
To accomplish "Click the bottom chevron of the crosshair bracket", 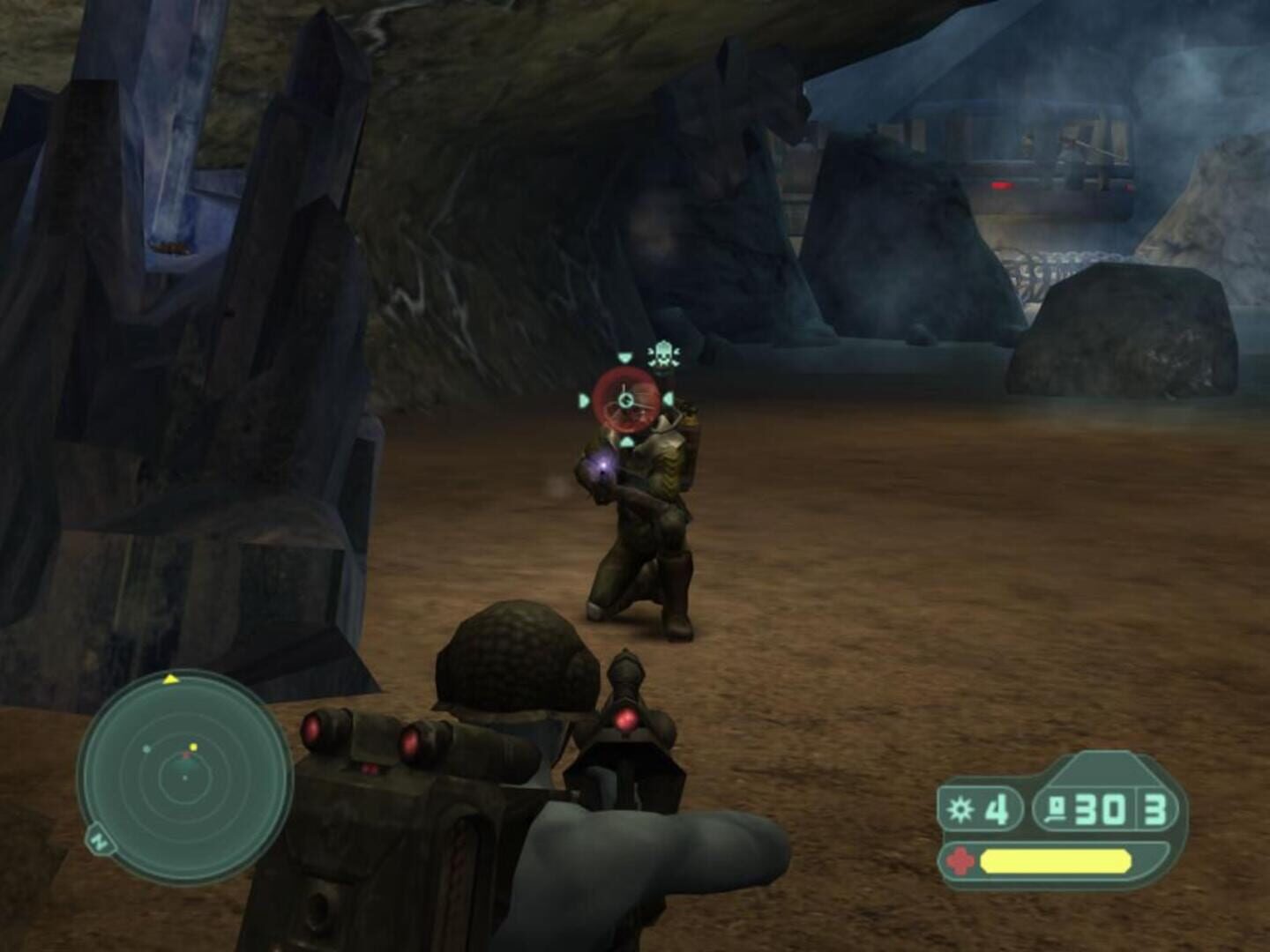I will [x=626, y=442].
